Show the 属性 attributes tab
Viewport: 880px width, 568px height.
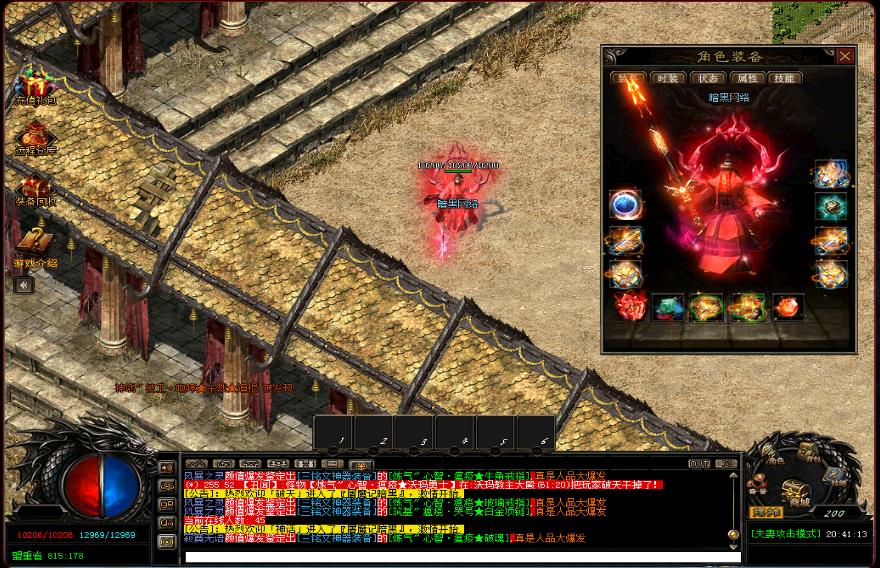point(745,78)
